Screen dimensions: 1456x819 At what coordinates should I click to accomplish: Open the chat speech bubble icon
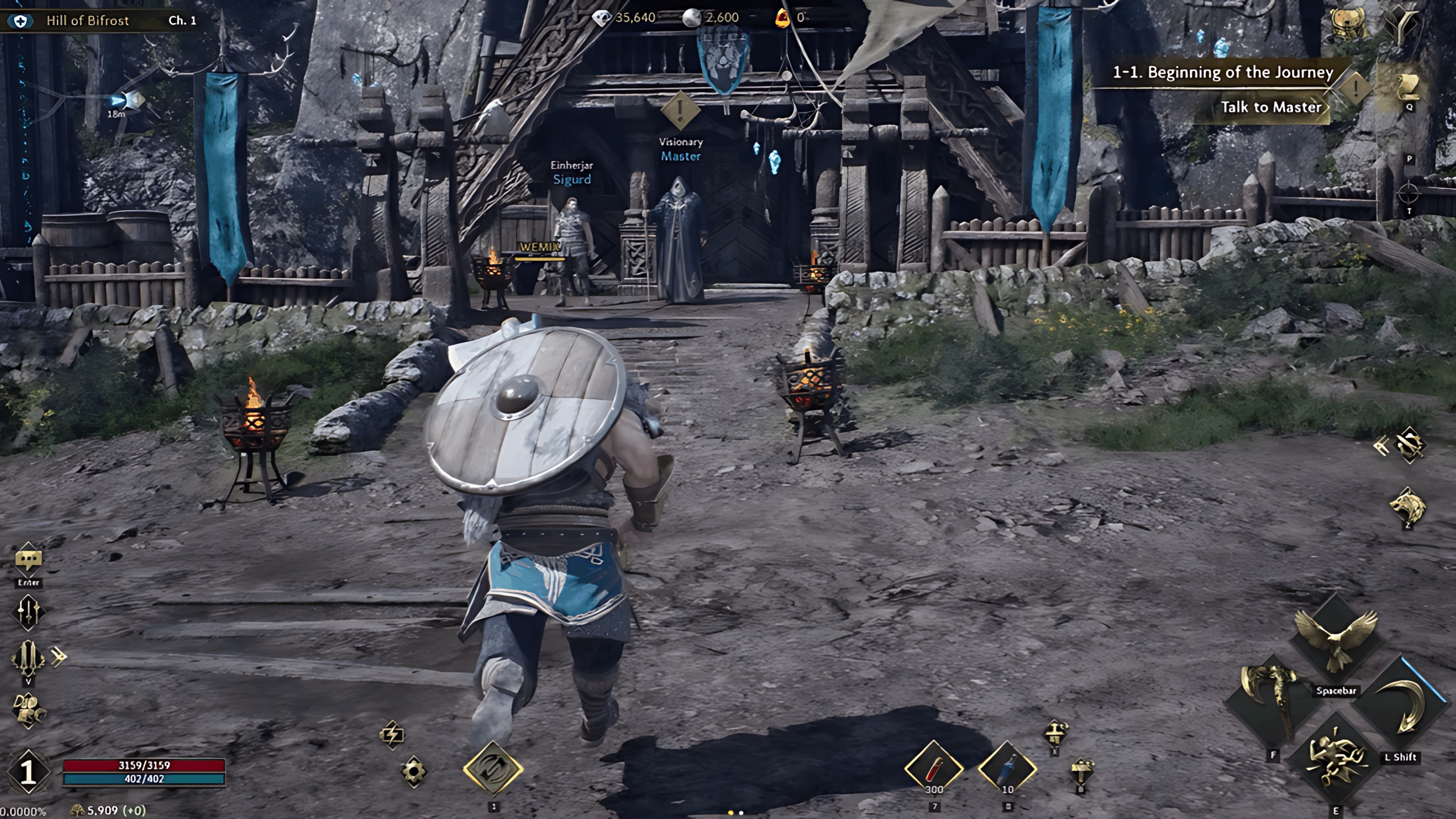(28, 560)
